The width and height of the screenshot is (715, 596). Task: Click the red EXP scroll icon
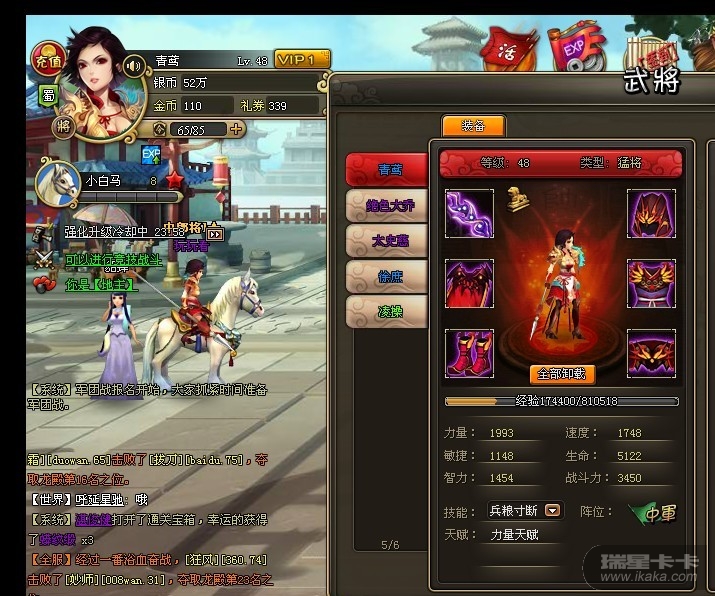(x=575, y=48)
